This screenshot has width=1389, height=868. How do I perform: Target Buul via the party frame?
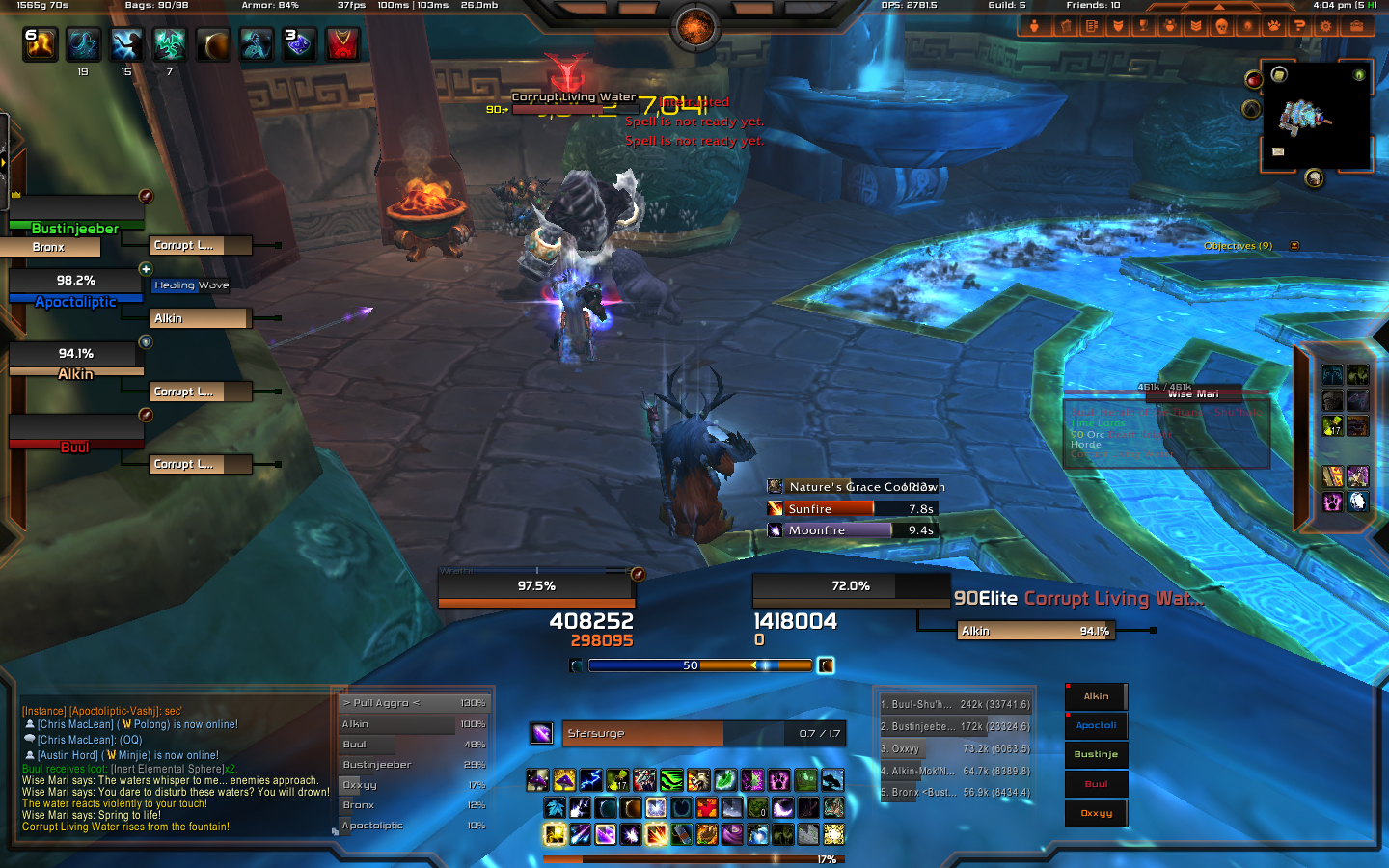75,434
